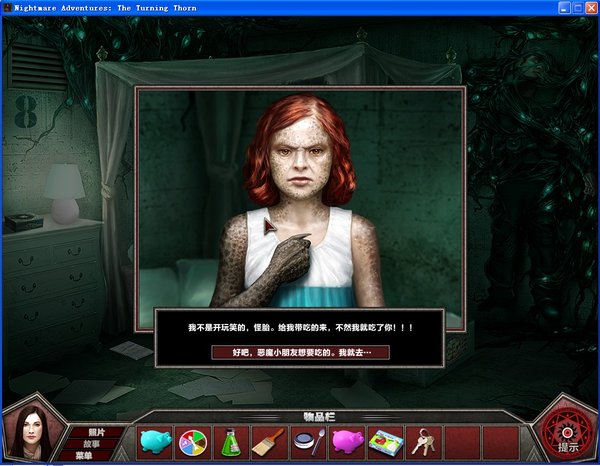Click the red-haired woman portrait
600x466 pixels.
(x=30, y=436)
